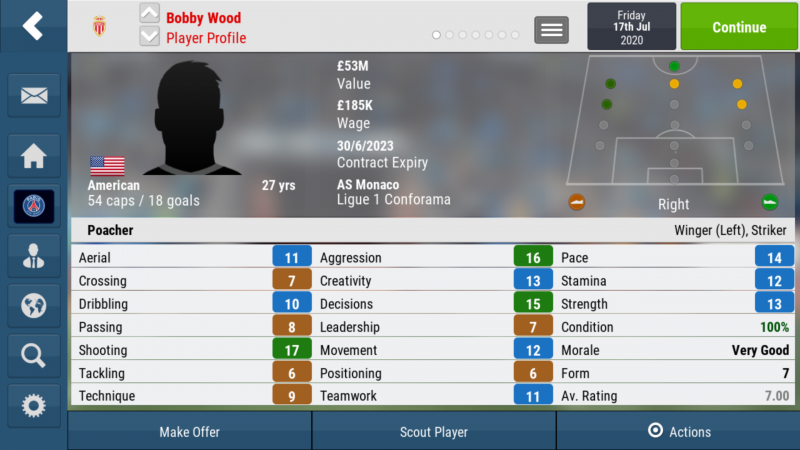Scout Player Bobby Wood
The image size is (800, 450).
[434, 432]
